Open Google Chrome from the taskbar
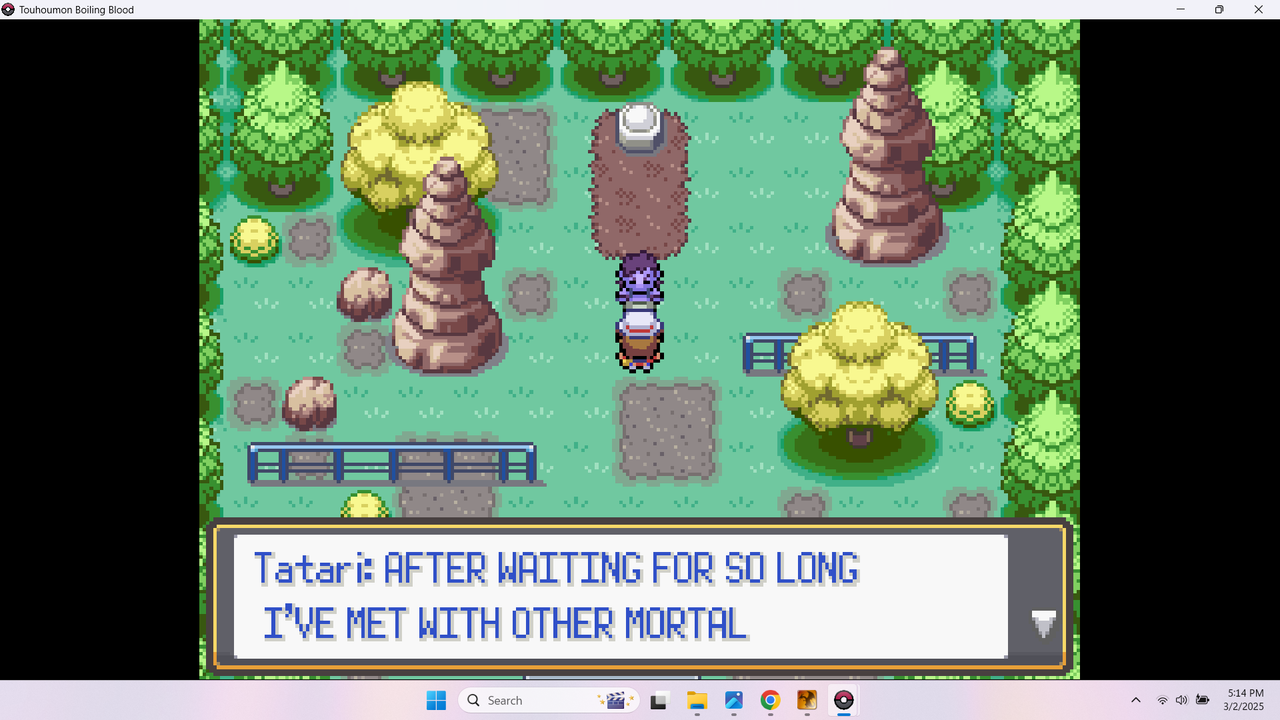The width and height of the screenshot is (1280, 720). tap(769, 700)
